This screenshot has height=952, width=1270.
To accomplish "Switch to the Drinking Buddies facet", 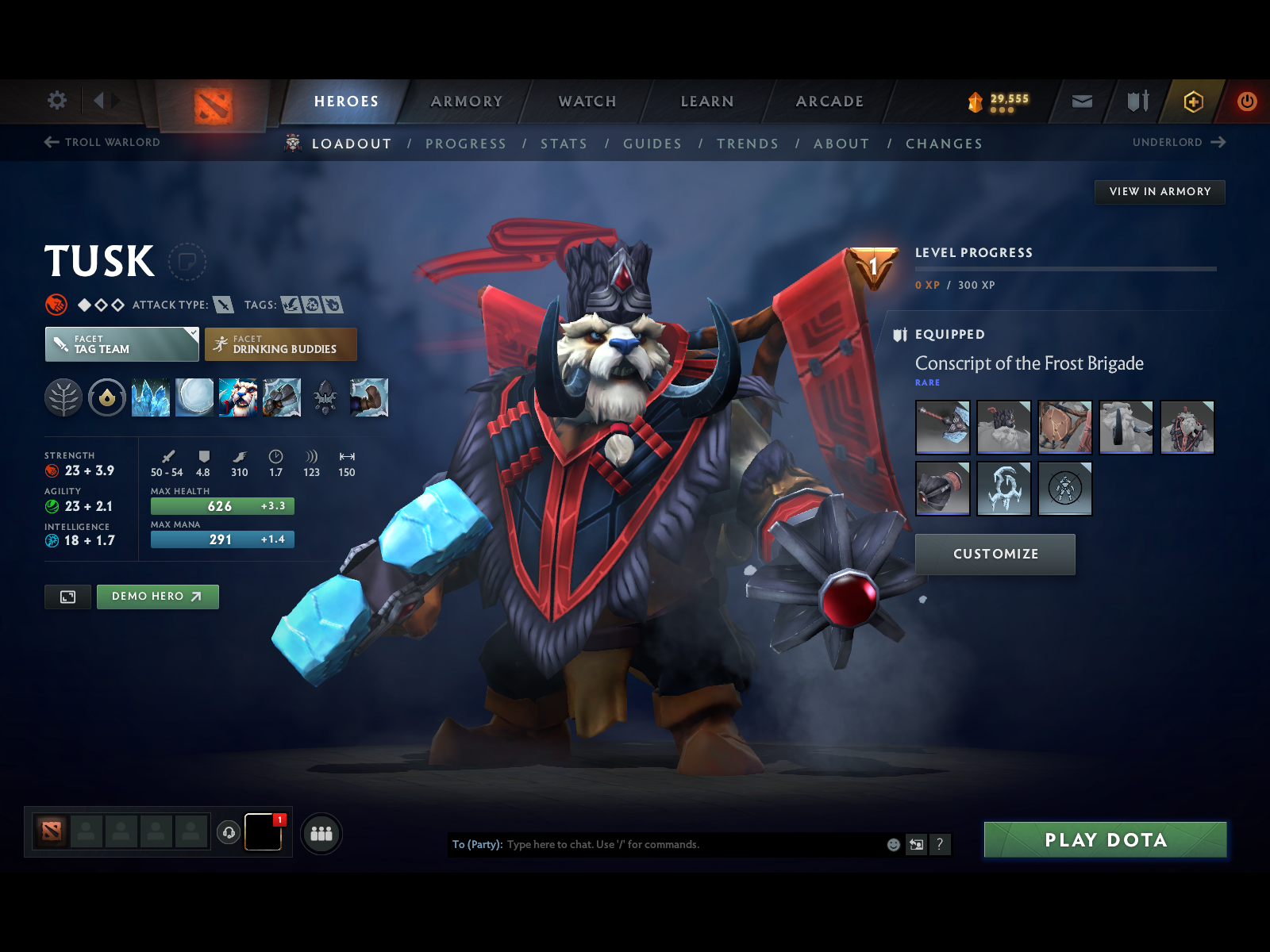I will coord(280,344).
